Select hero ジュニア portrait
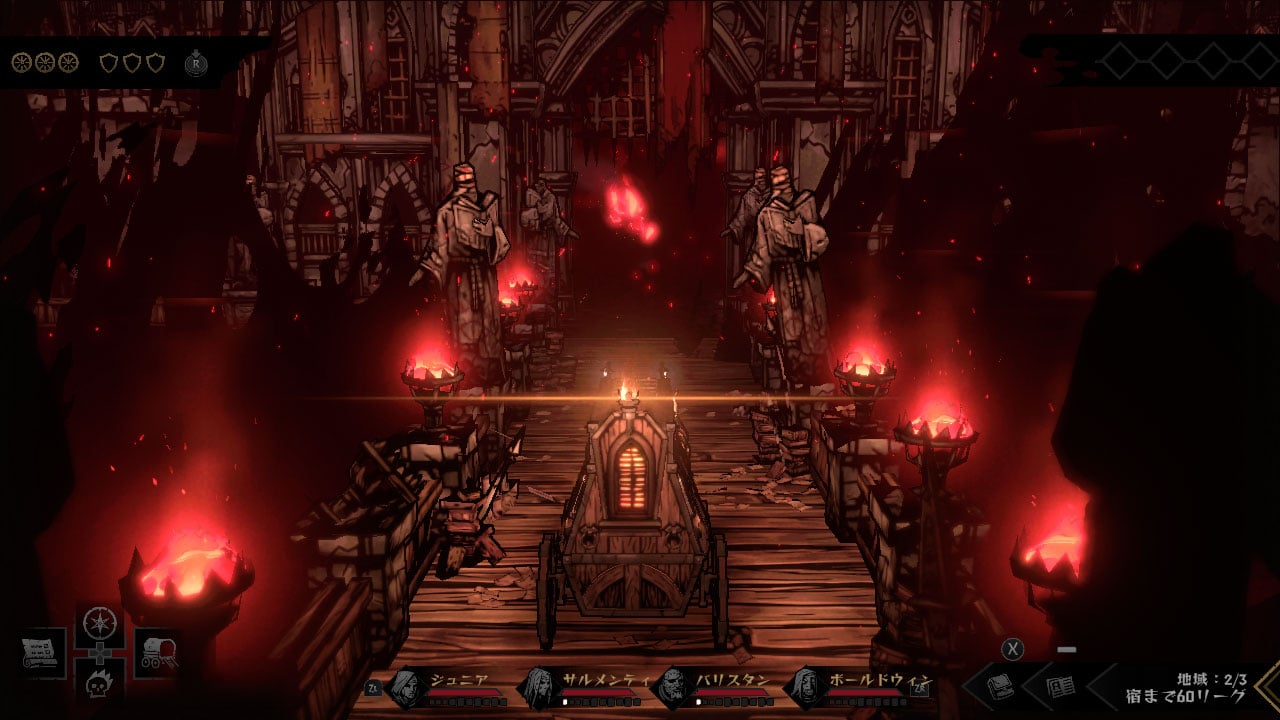The height and width of the screenshot is (720, 1280). pyautogui.click(x=405, y=687)
